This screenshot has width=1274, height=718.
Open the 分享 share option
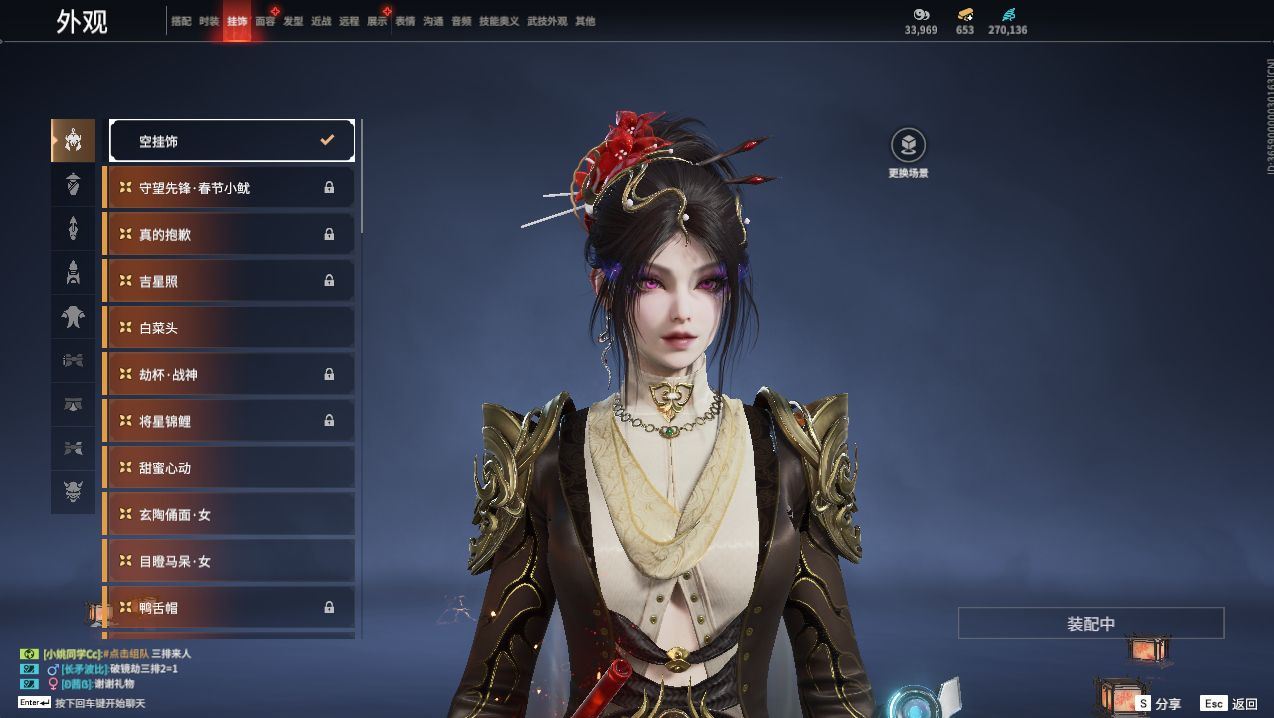pyautogui.click(x=1158, y=704)
